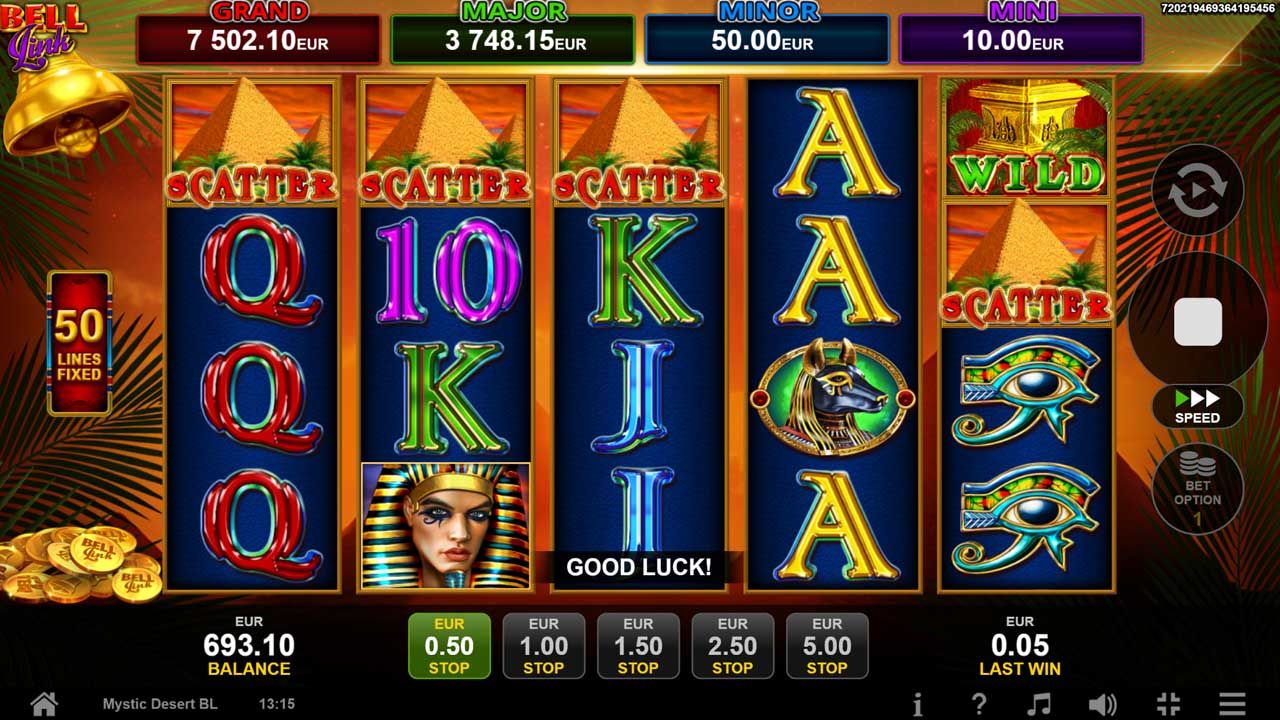The height and width of the screenshot is (720, 1280).
Task: Choose the 1.00 EUR bet button
Action: click(x=543, y=646)
